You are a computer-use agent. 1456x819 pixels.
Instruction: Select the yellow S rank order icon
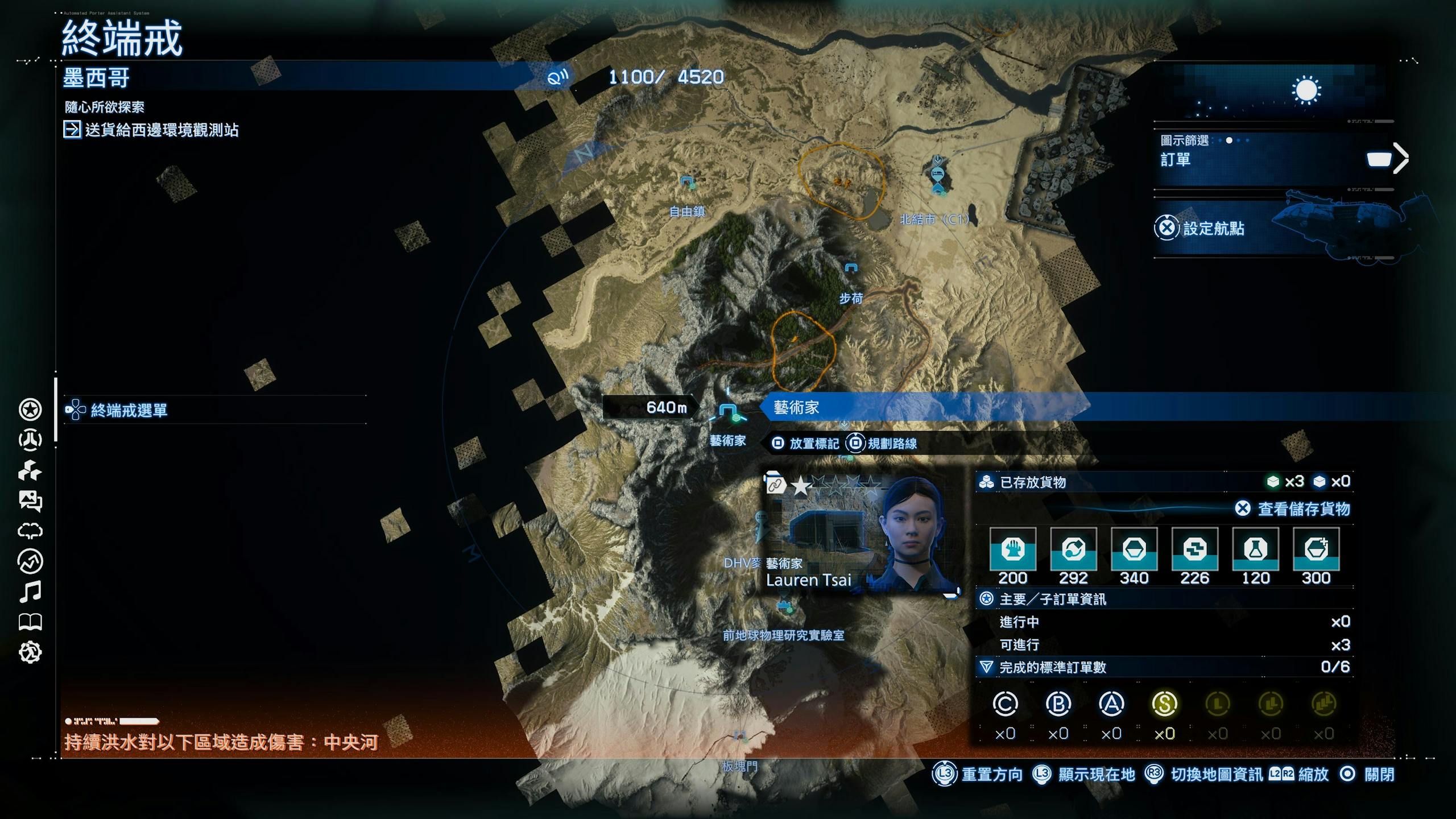[x=1164, y=705]
